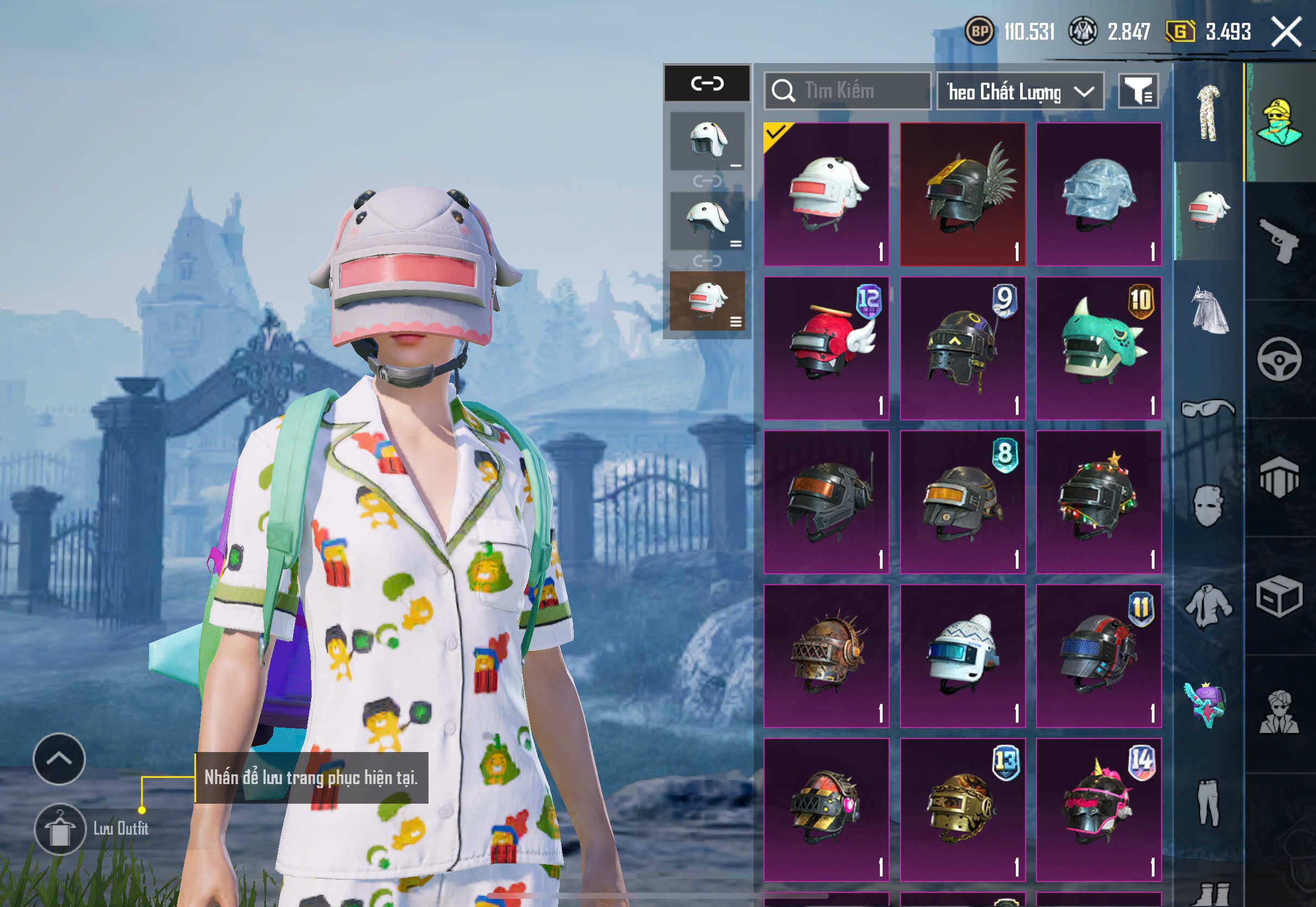The height and width of the screenshot is (907, 1316).
Task: Select the red angel-wing helmet
Action: coord(826,348)
